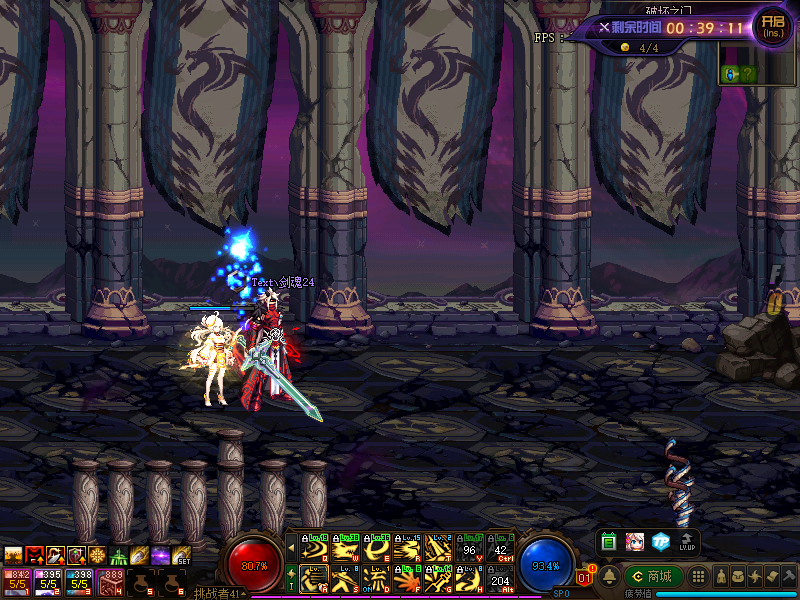Viewport: 800px width, 600px height.
Task: Click the pink-haired girl portrait icon
Action: tap(634, 541)
